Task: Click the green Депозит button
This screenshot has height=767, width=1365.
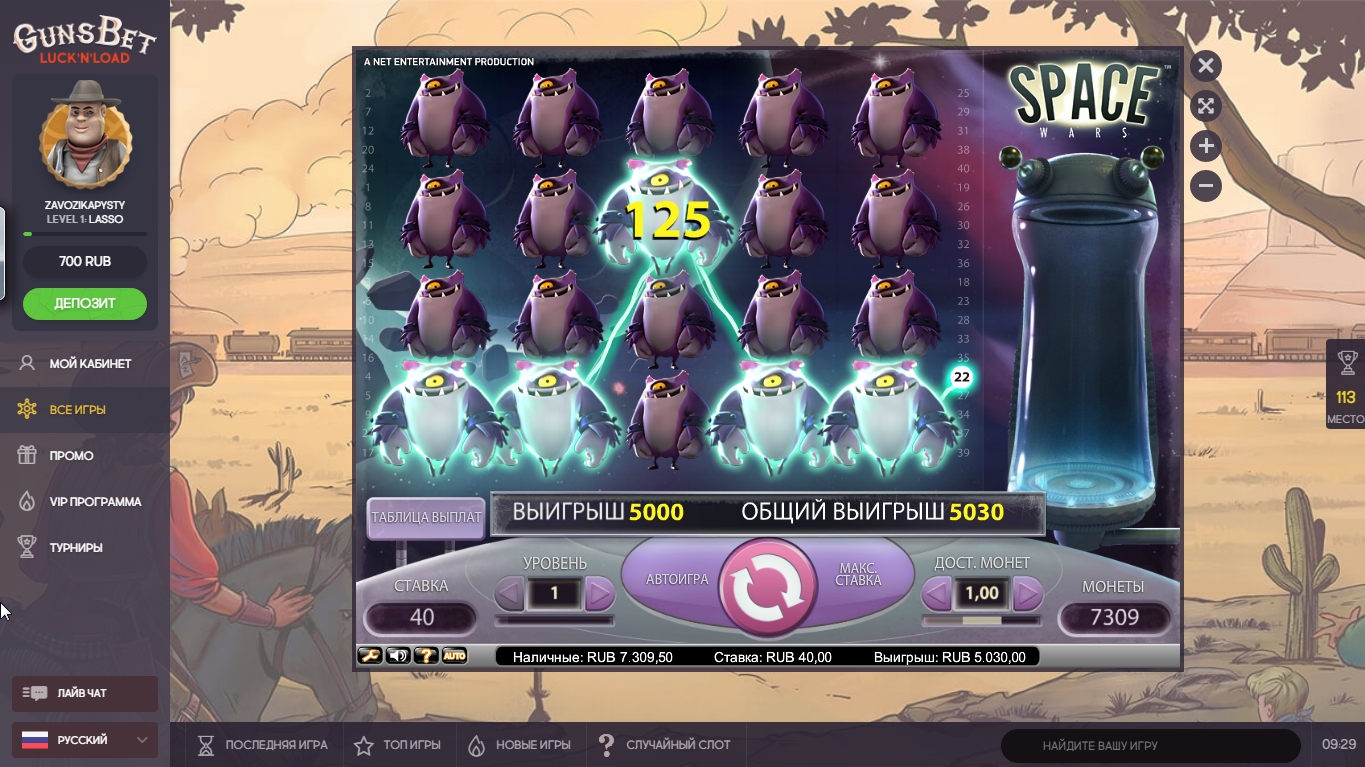Action: click(x=85, y=303)
